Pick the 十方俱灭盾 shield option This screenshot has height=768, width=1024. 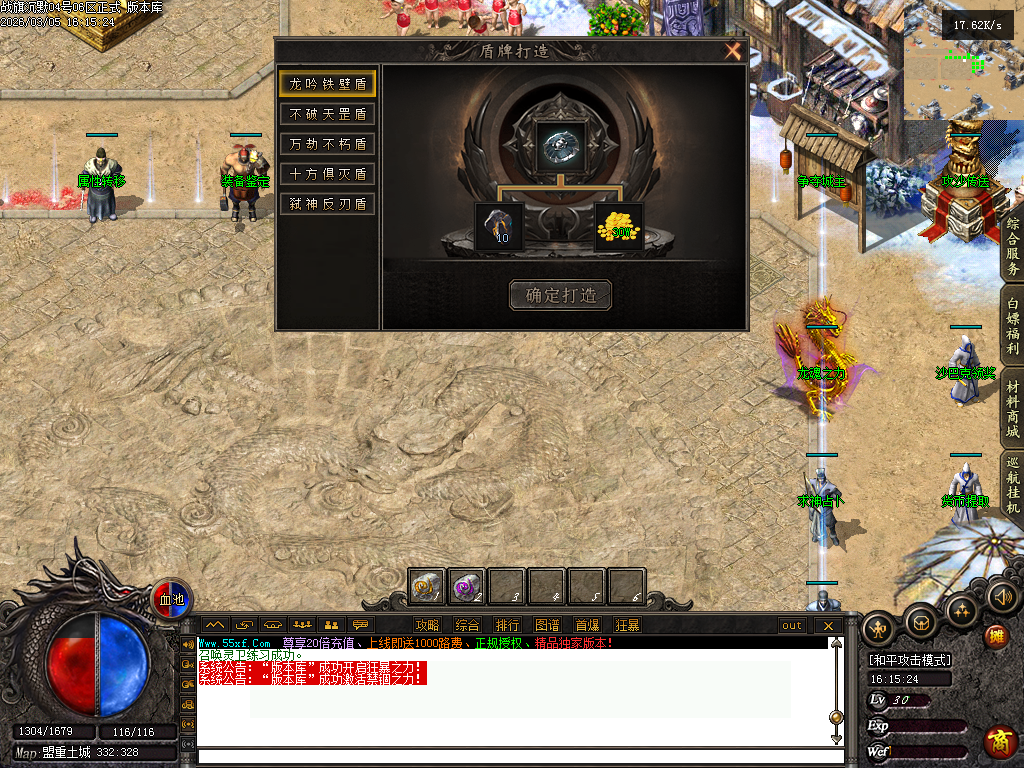pyautogui.click(x=327, y=174)
